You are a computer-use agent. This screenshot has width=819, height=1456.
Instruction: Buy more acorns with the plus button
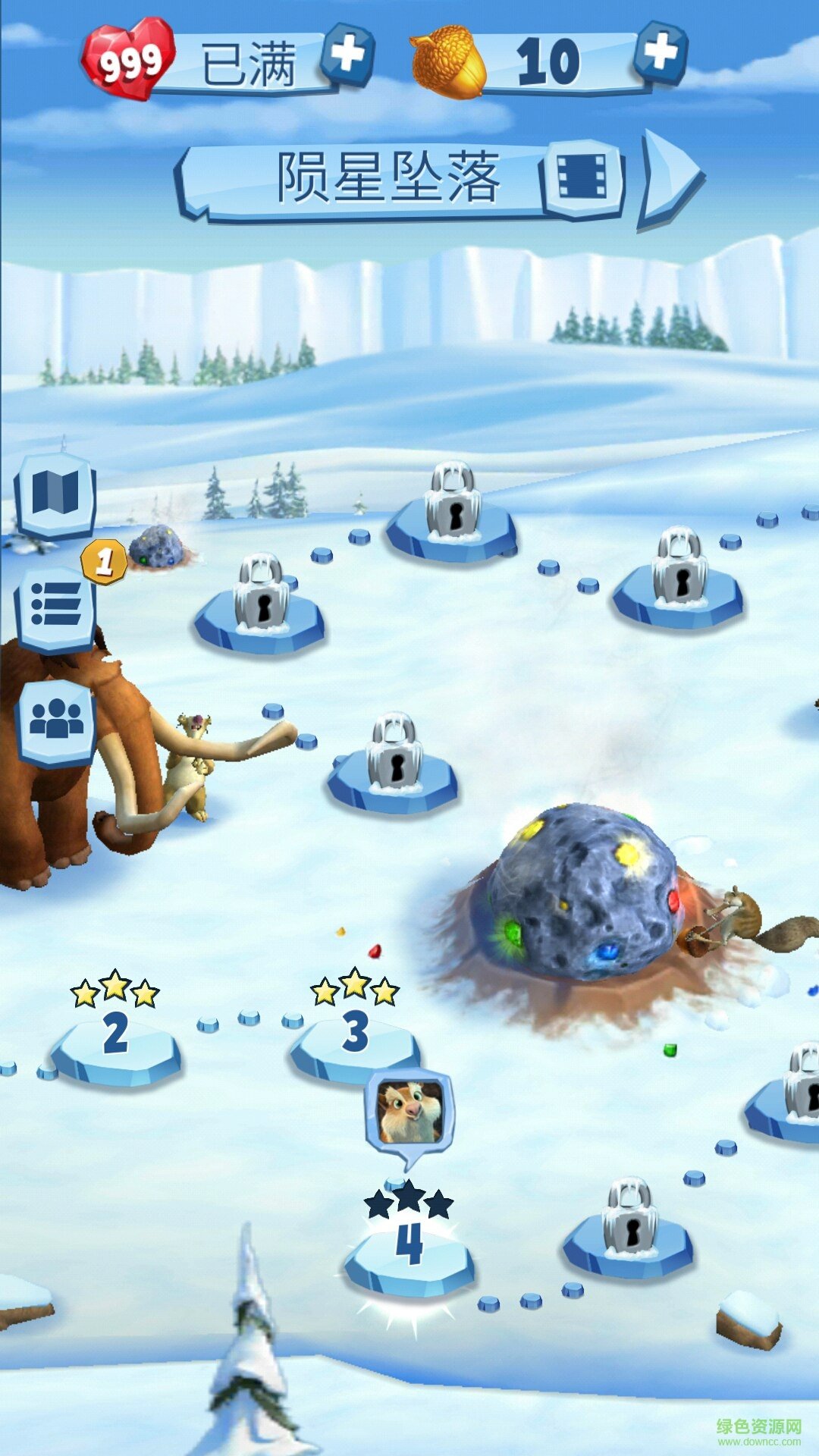click(x=661, y=52)
